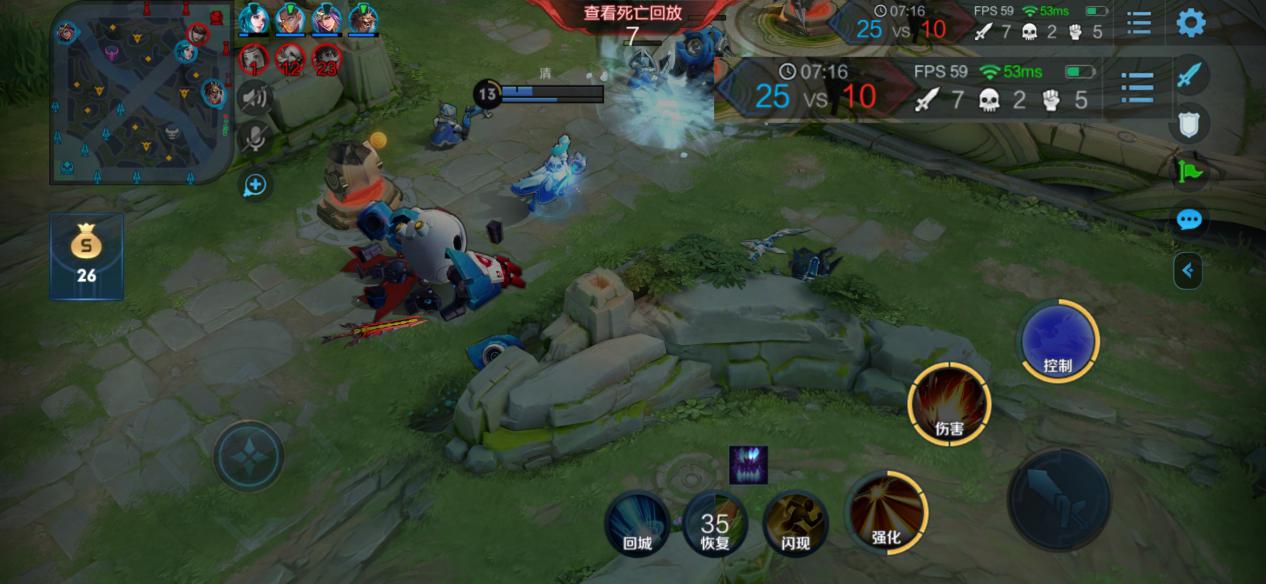Use the 恢复 recovery skill
Image resolution: width=1266 pixels, height=584 pixels.
[715, 524]
